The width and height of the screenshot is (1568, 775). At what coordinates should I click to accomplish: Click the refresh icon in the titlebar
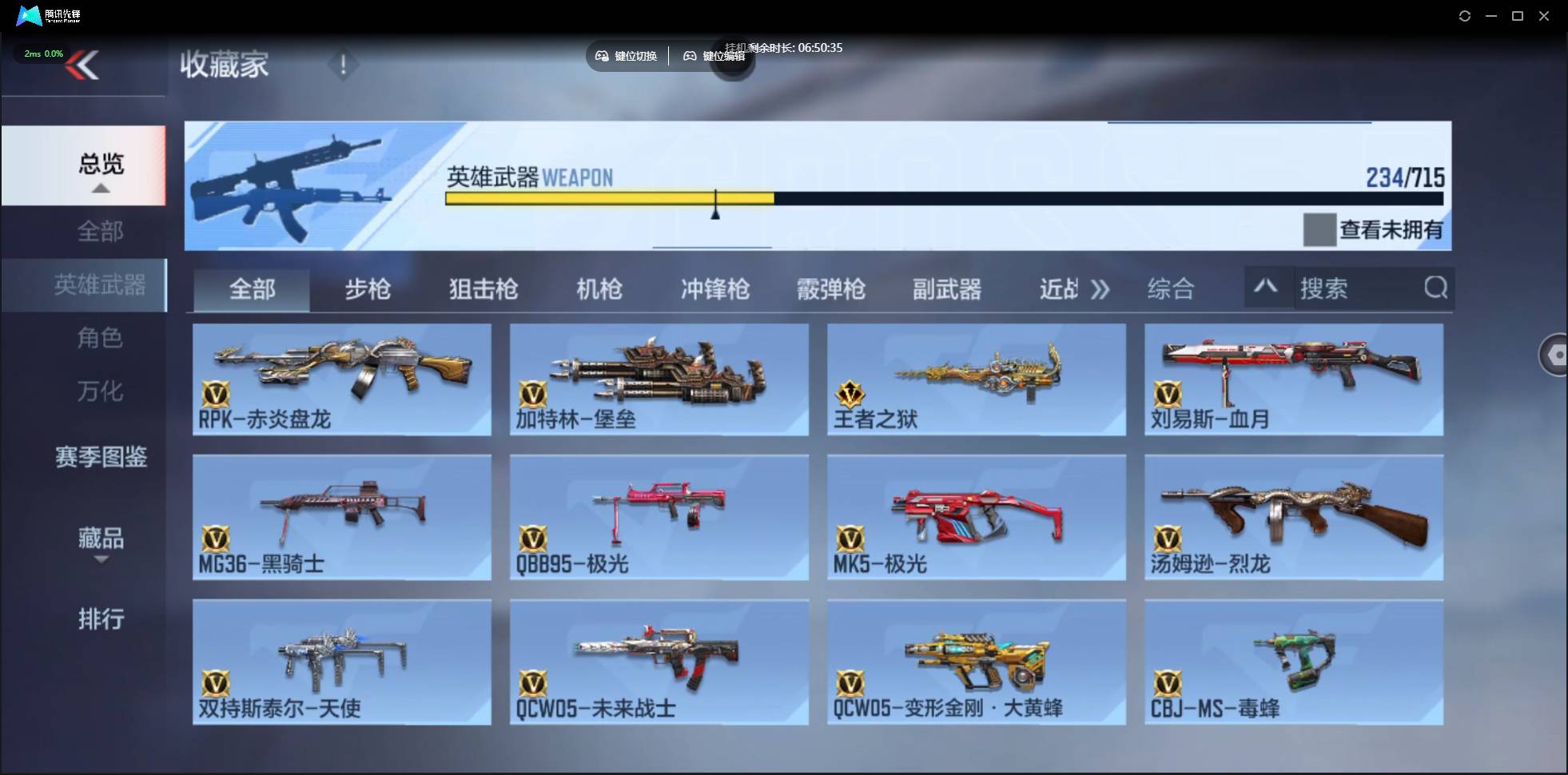tap(1466, 16)
